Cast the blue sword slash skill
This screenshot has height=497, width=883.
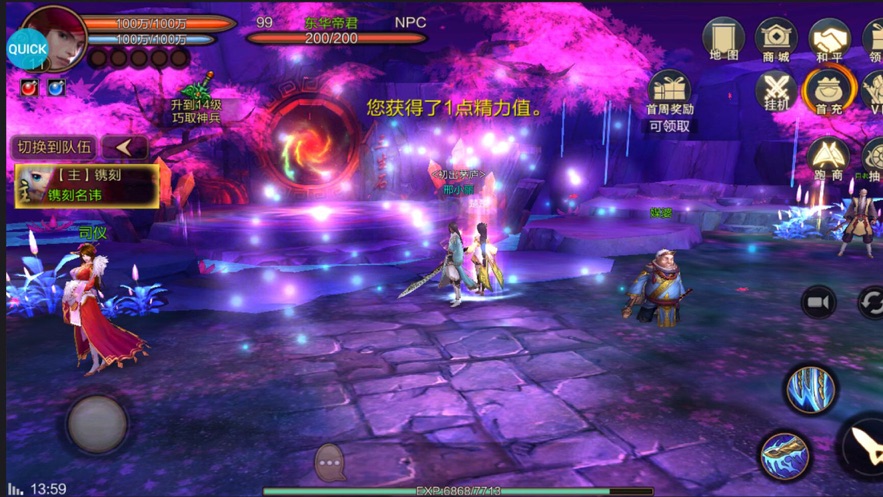click(x=784, y=456)
